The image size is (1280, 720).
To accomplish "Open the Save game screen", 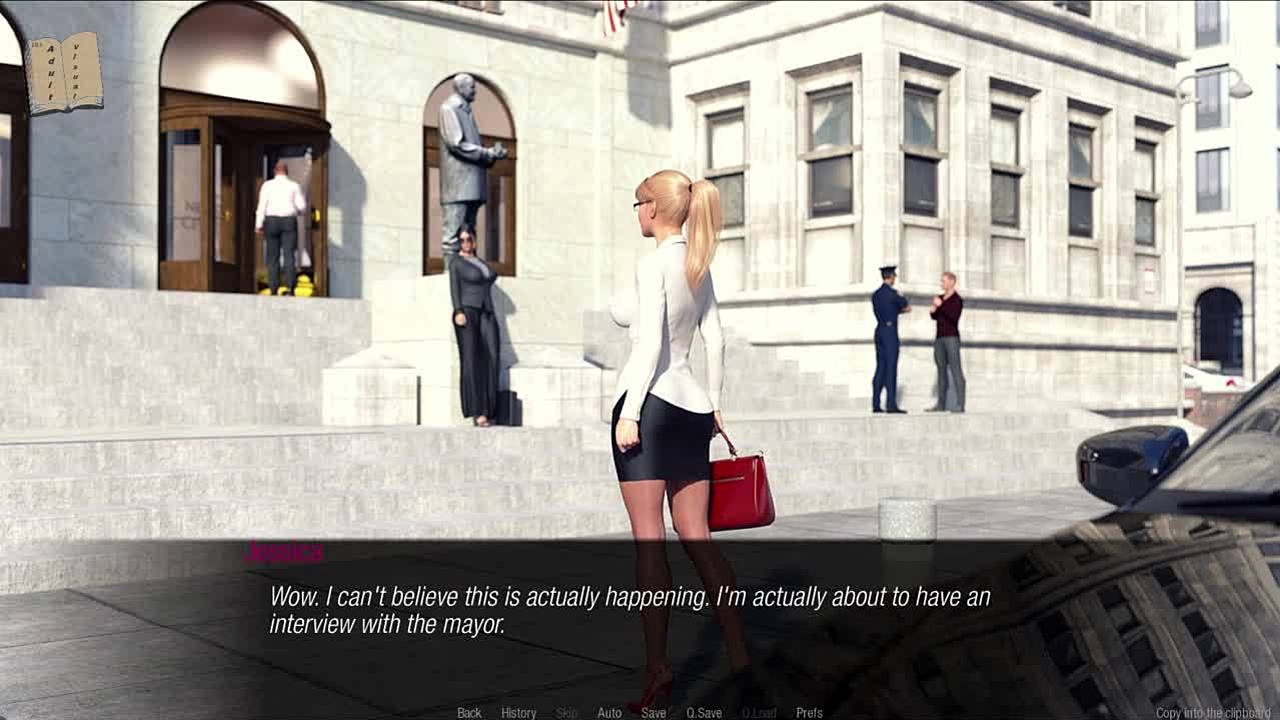I will pyautogui.click(x=653, y=713).
